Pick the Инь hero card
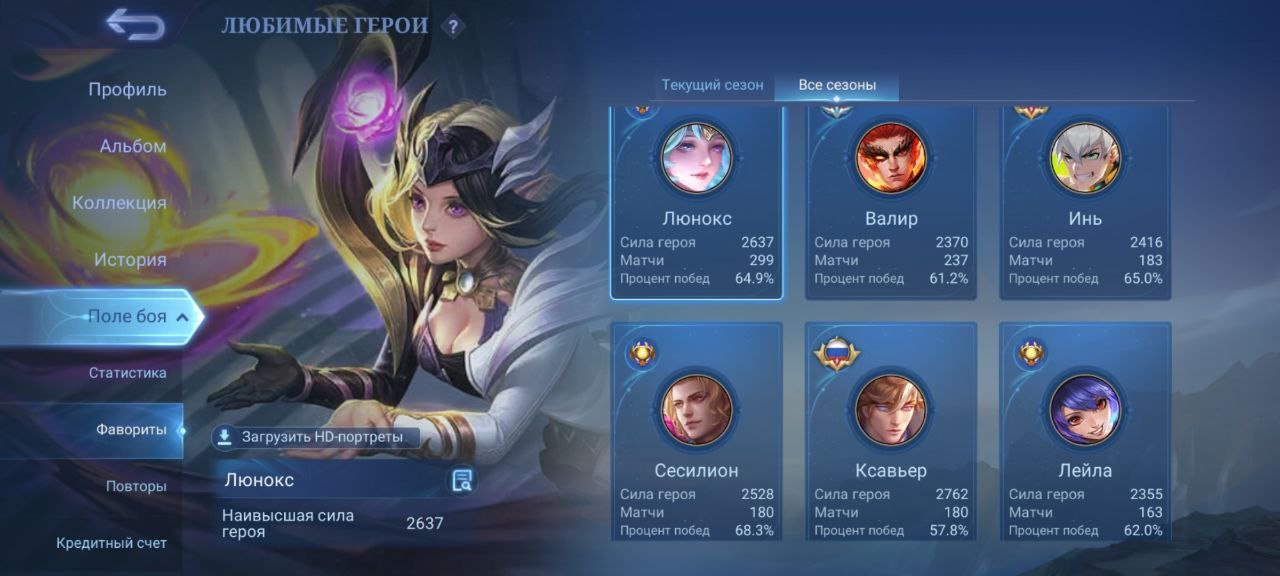The height and width of the screenshot is (576, 1280). 1085,202
